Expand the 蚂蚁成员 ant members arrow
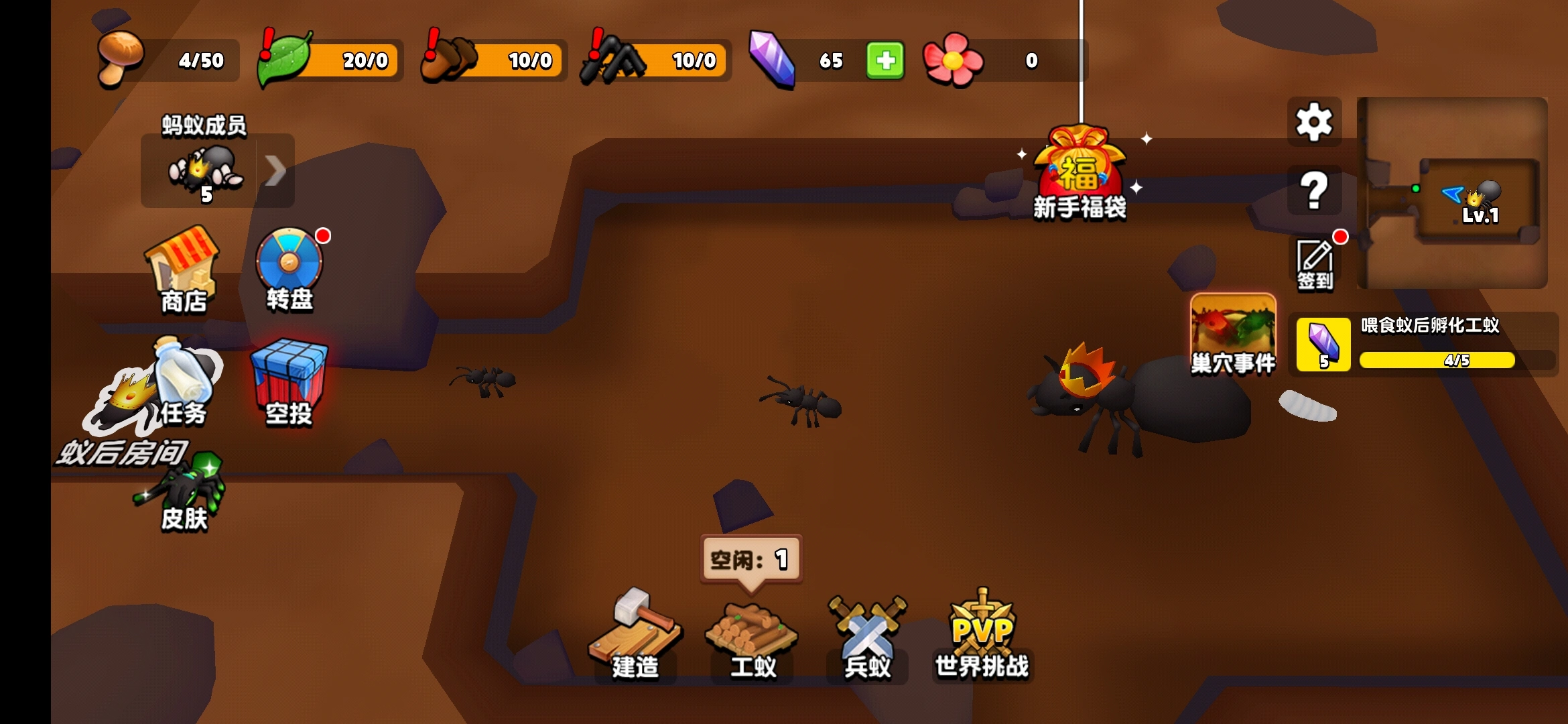This screenshot has width=1568, height=724. 275,170
